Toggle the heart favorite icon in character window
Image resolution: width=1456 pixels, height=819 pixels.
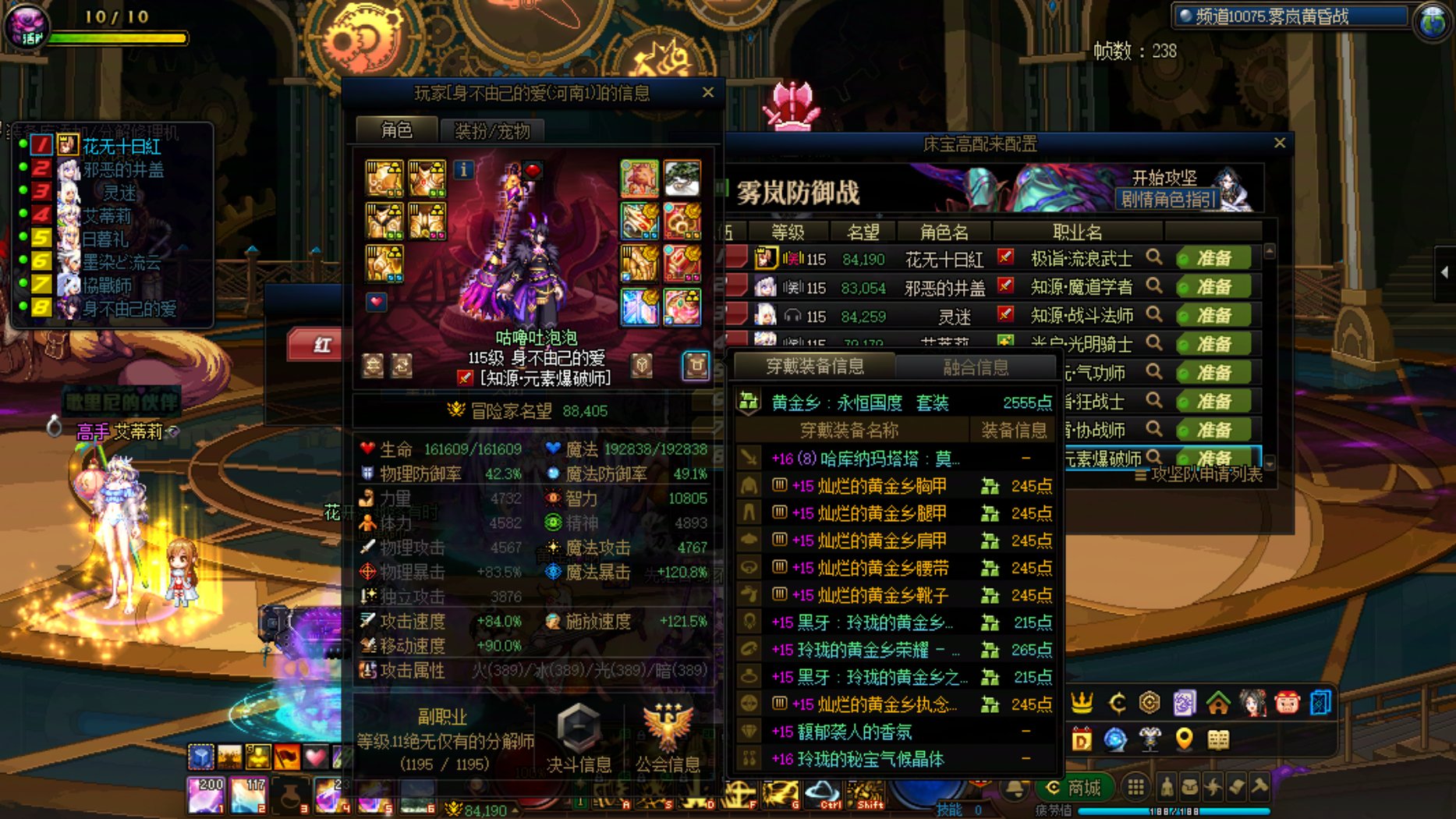(x=377, y=303)
